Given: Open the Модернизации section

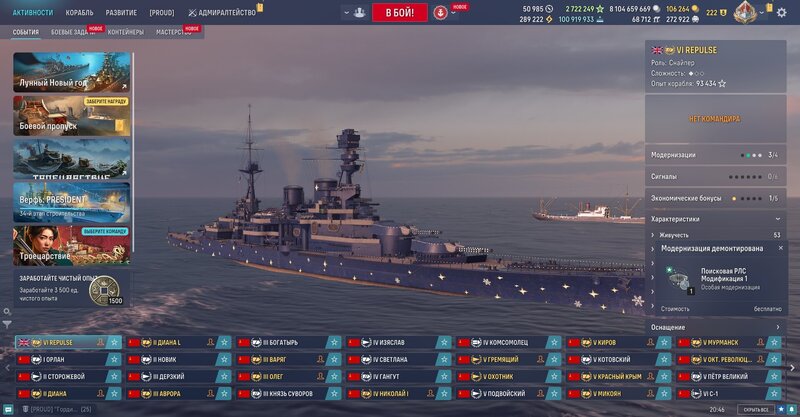Looking at the screenshot, I should coord(714,155).
